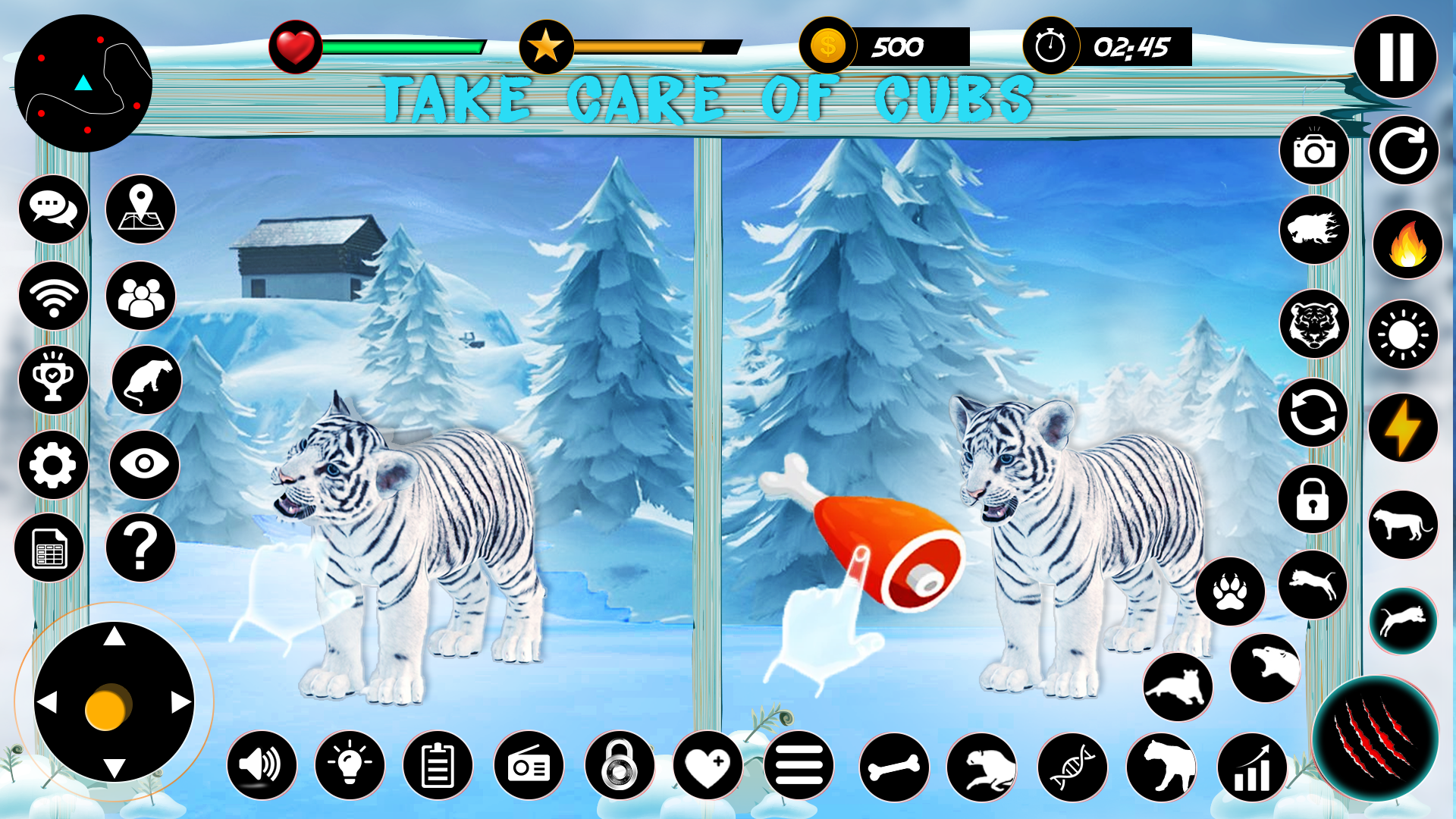1456x819 pixels.
Task: Tap the bone feeding icon
Action: pos(895,767)
